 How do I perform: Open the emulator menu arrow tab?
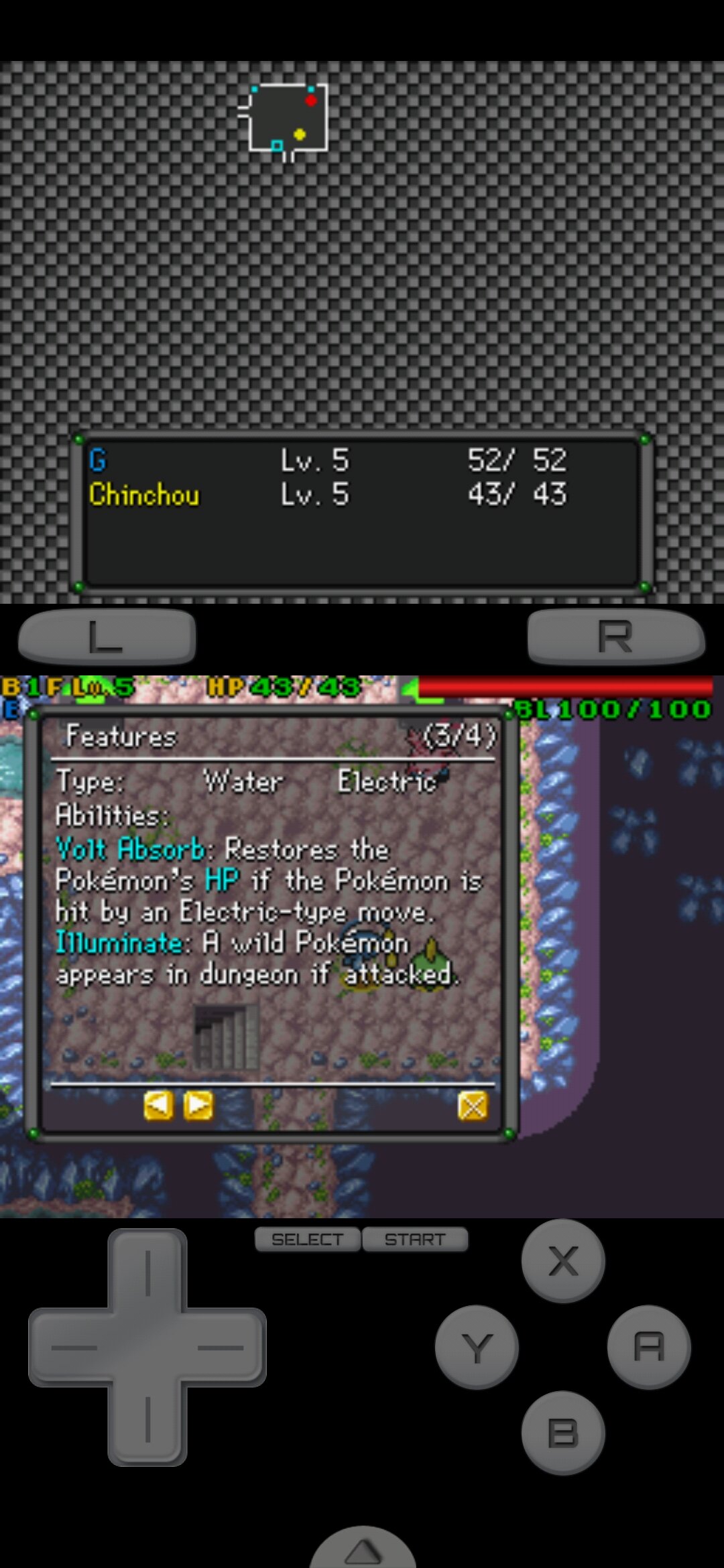(363, 1549)
